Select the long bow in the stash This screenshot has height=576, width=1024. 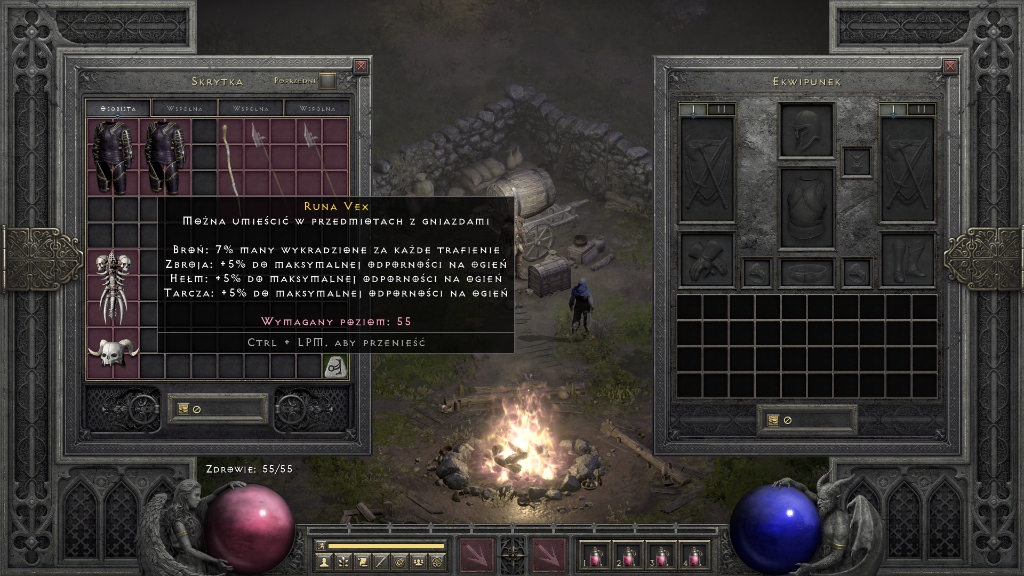point(231,157)
